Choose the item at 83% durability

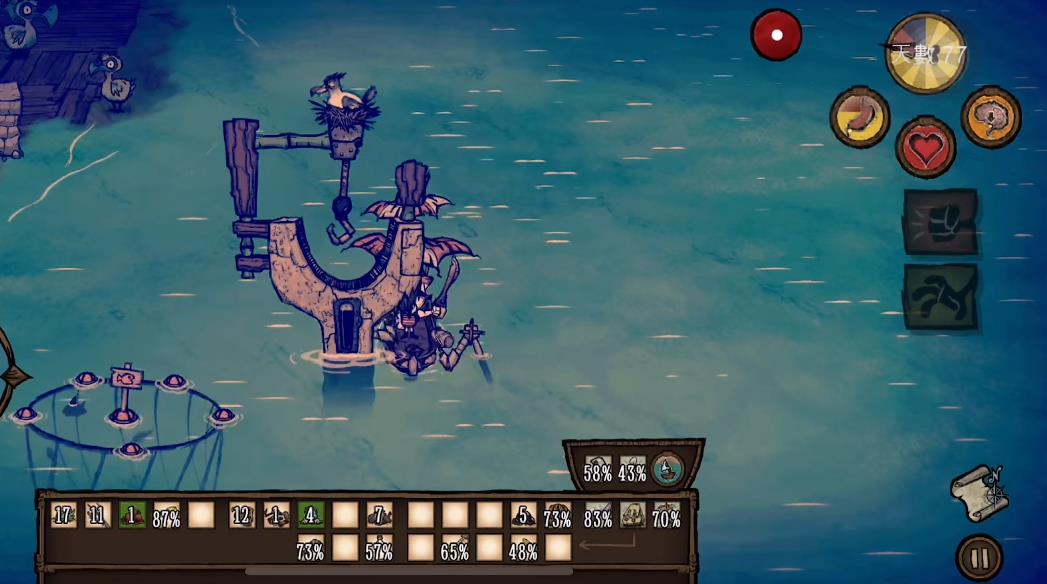click(x=598, y=515)
